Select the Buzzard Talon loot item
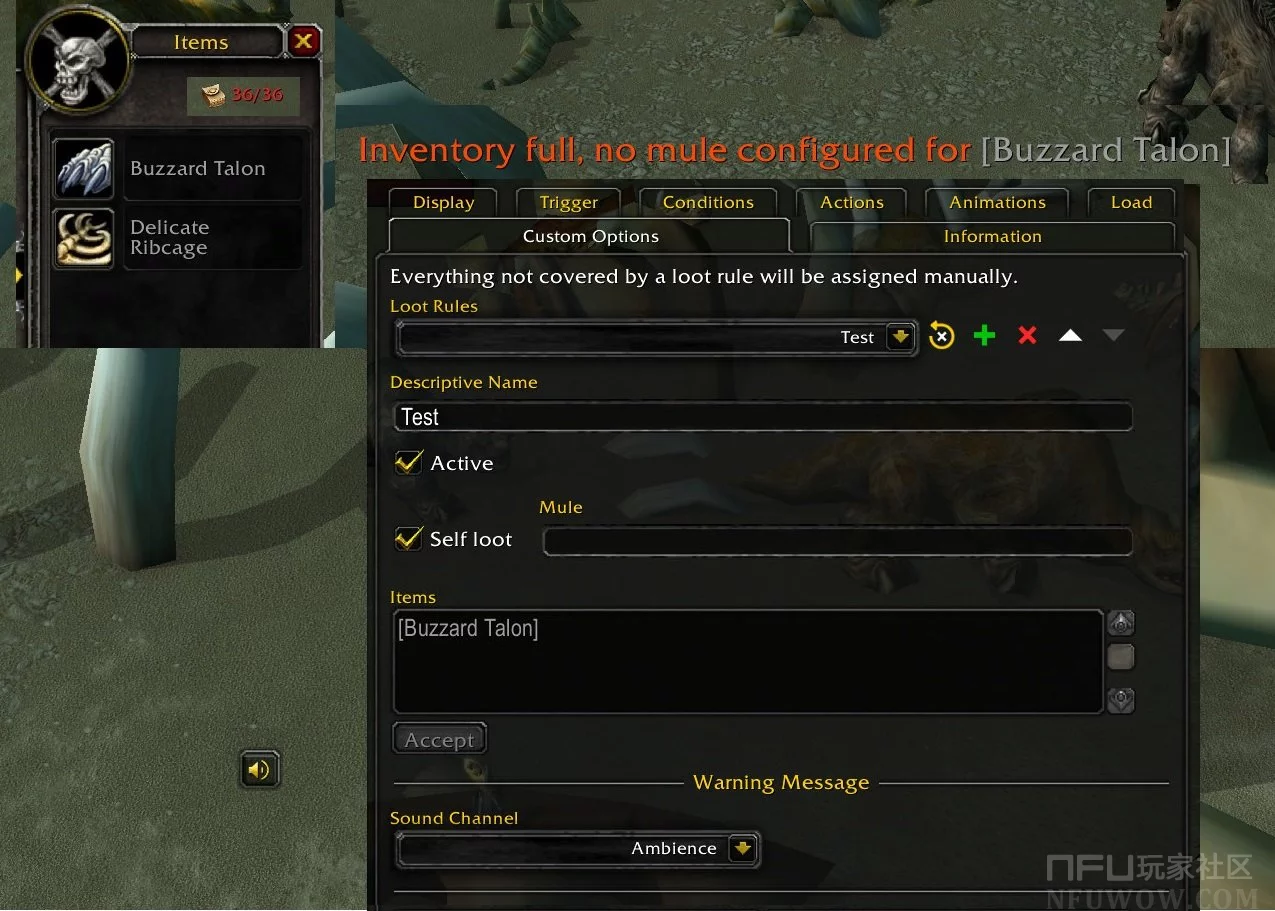The width and height of the screenshot is (1275, 911). pyautogui.click(x=177, y=168)
